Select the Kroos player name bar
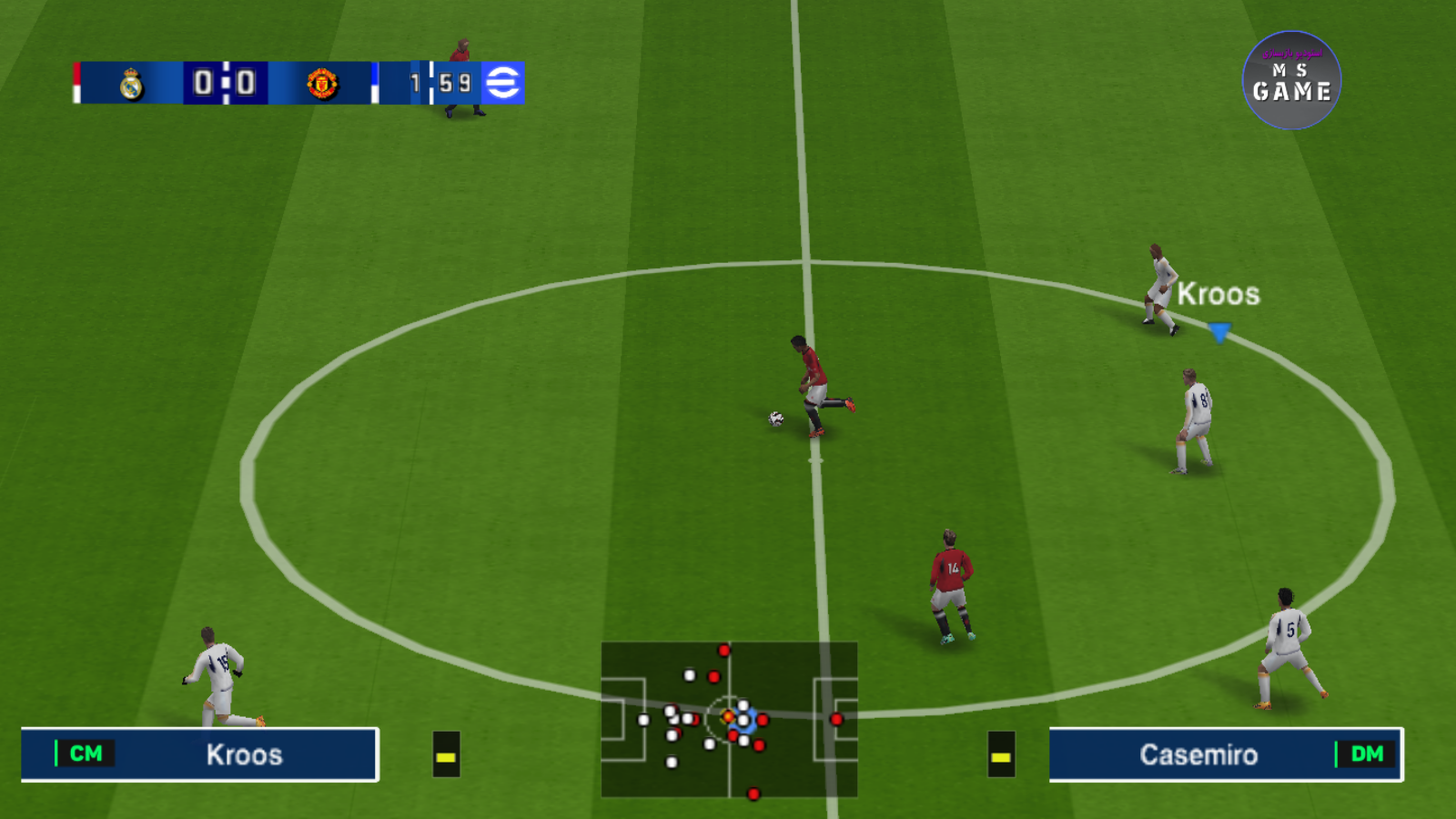1456x819 pixels. pyautogui.click(x=243, y=754)
